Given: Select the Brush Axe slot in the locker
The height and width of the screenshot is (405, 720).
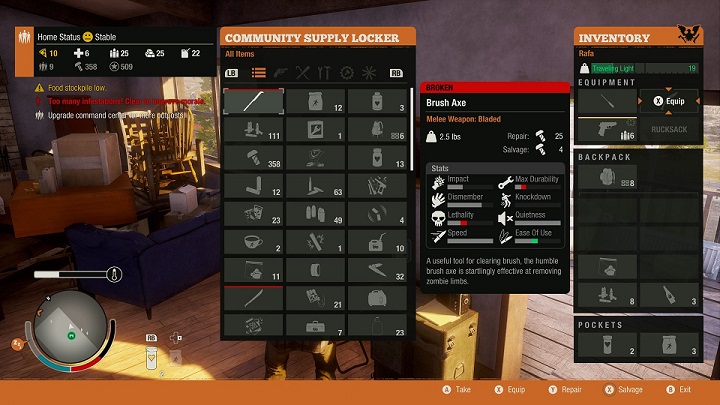Looking at the screenshot, I should 253,101.
